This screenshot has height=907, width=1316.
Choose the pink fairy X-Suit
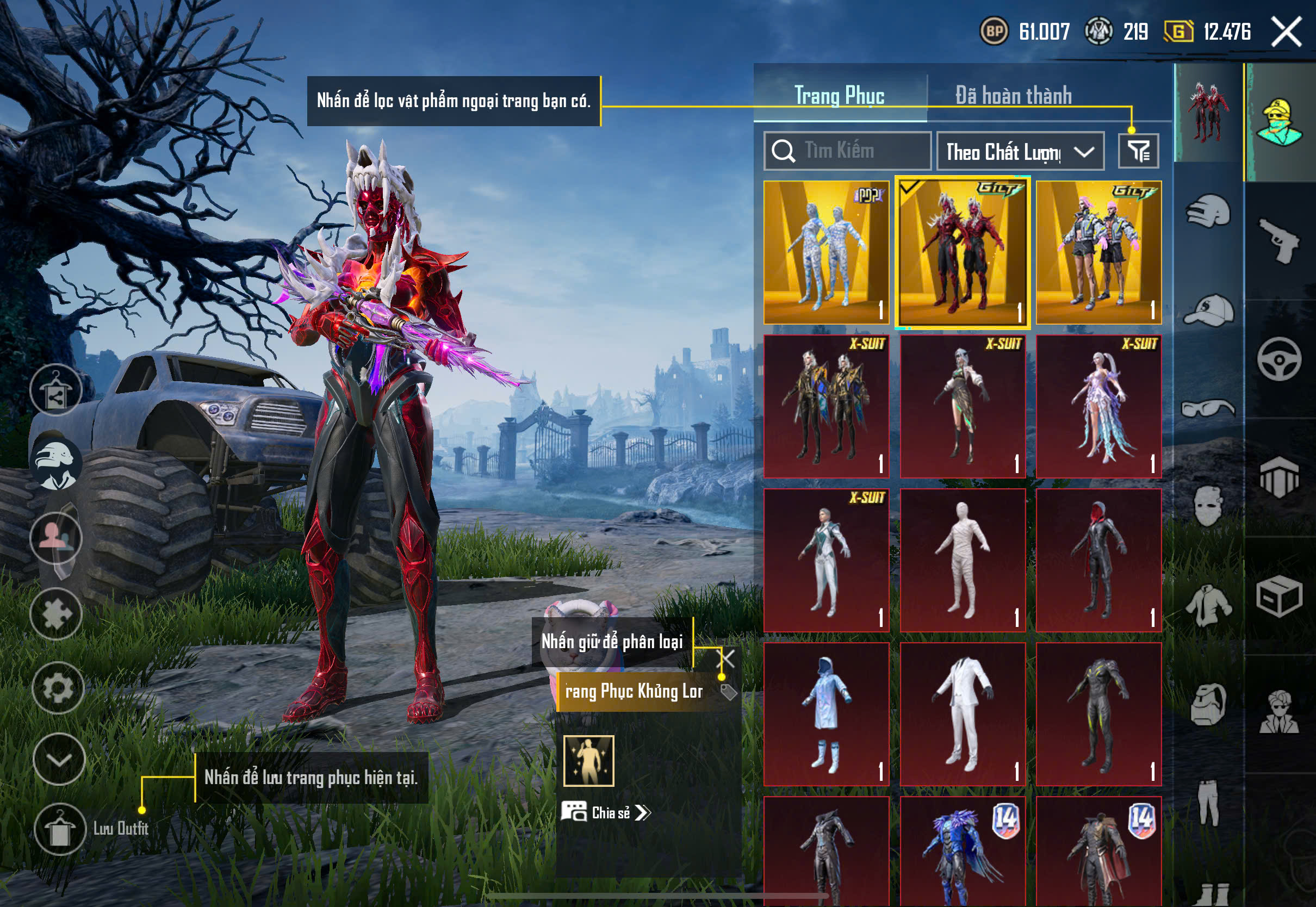point(1098,406)
